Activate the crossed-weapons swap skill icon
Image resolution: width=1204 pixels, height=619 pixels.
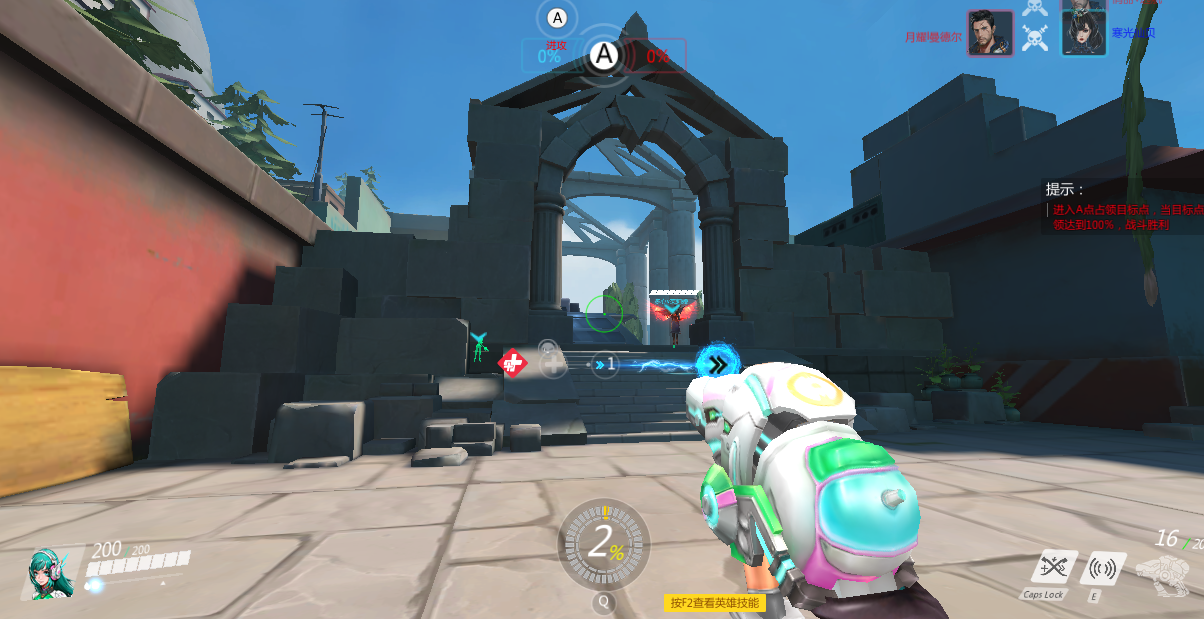coord(1054,568)
